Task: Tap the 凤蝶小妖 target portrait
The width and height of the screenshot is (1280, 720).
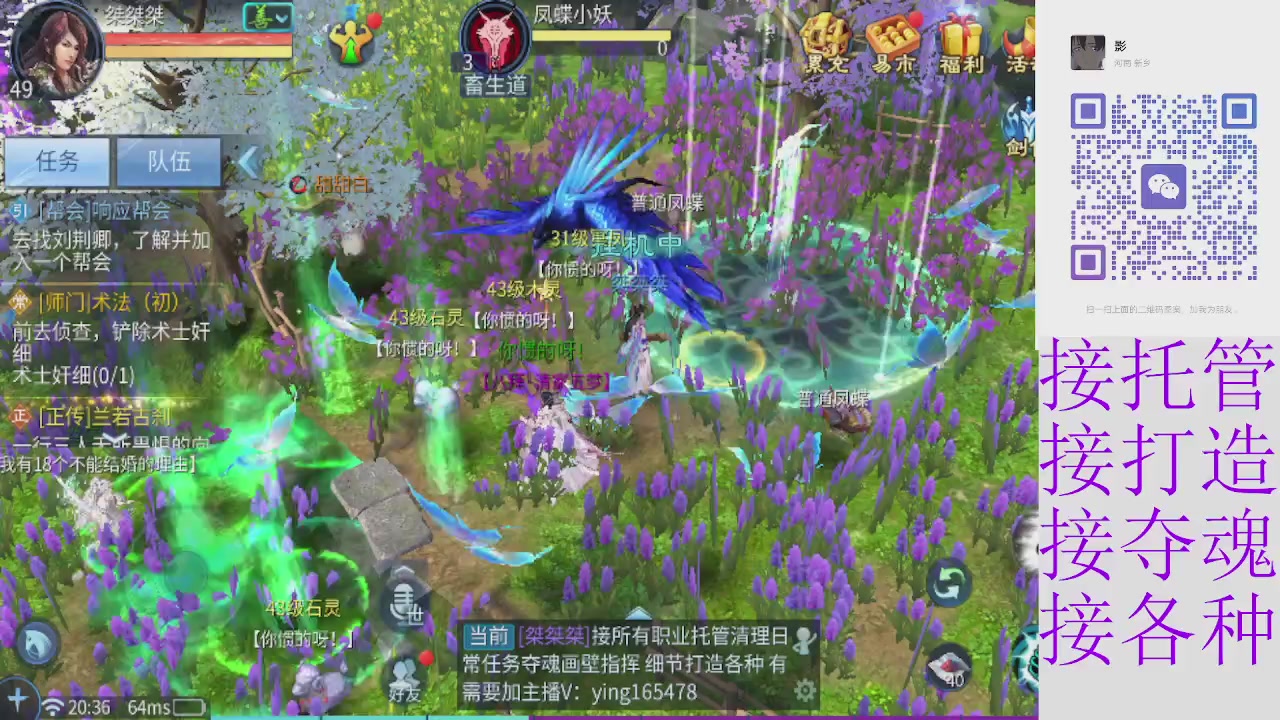Action: point(495,35)
